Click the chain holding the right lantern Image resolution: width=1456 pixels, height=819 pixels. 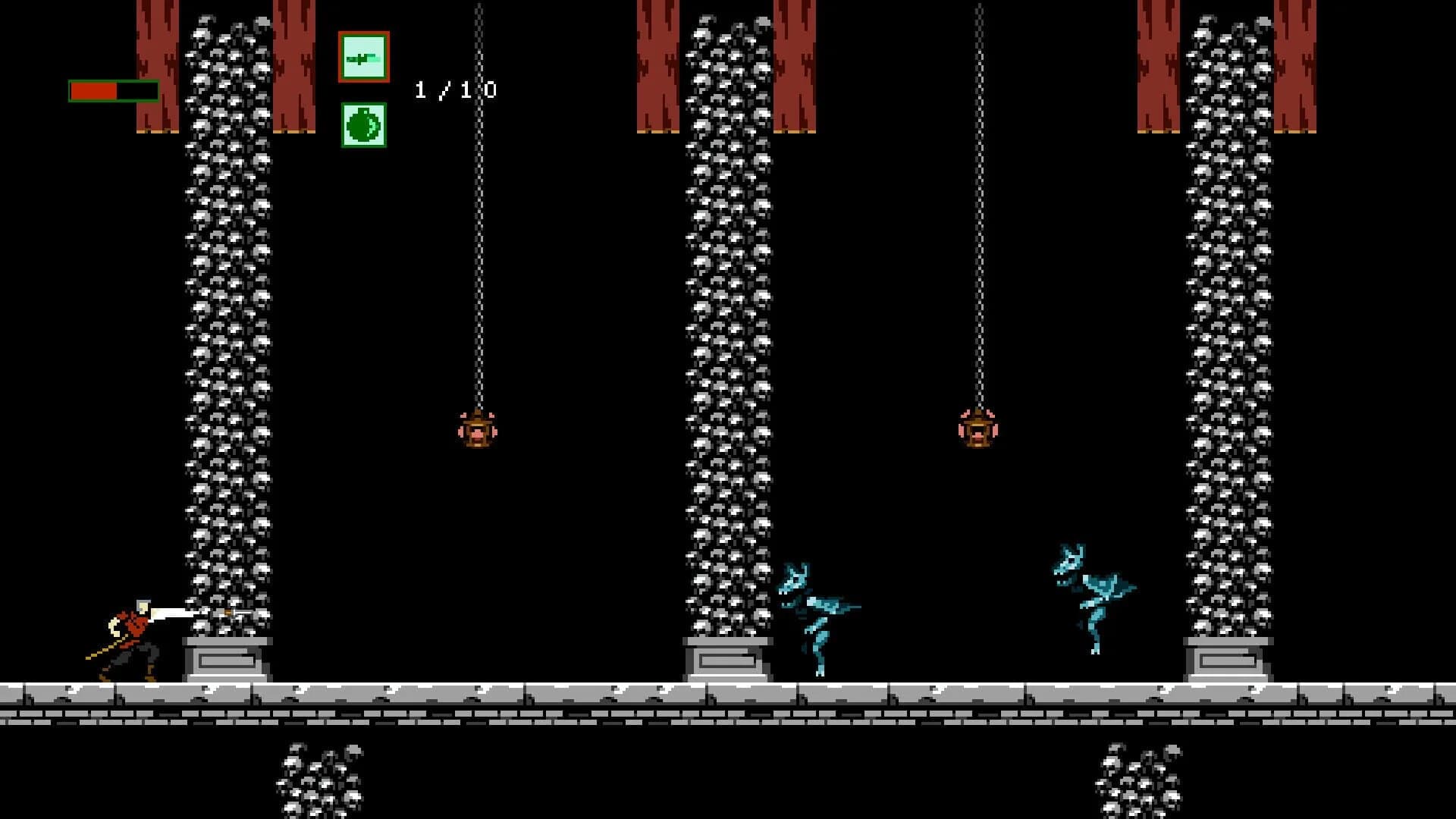(977, 227)
